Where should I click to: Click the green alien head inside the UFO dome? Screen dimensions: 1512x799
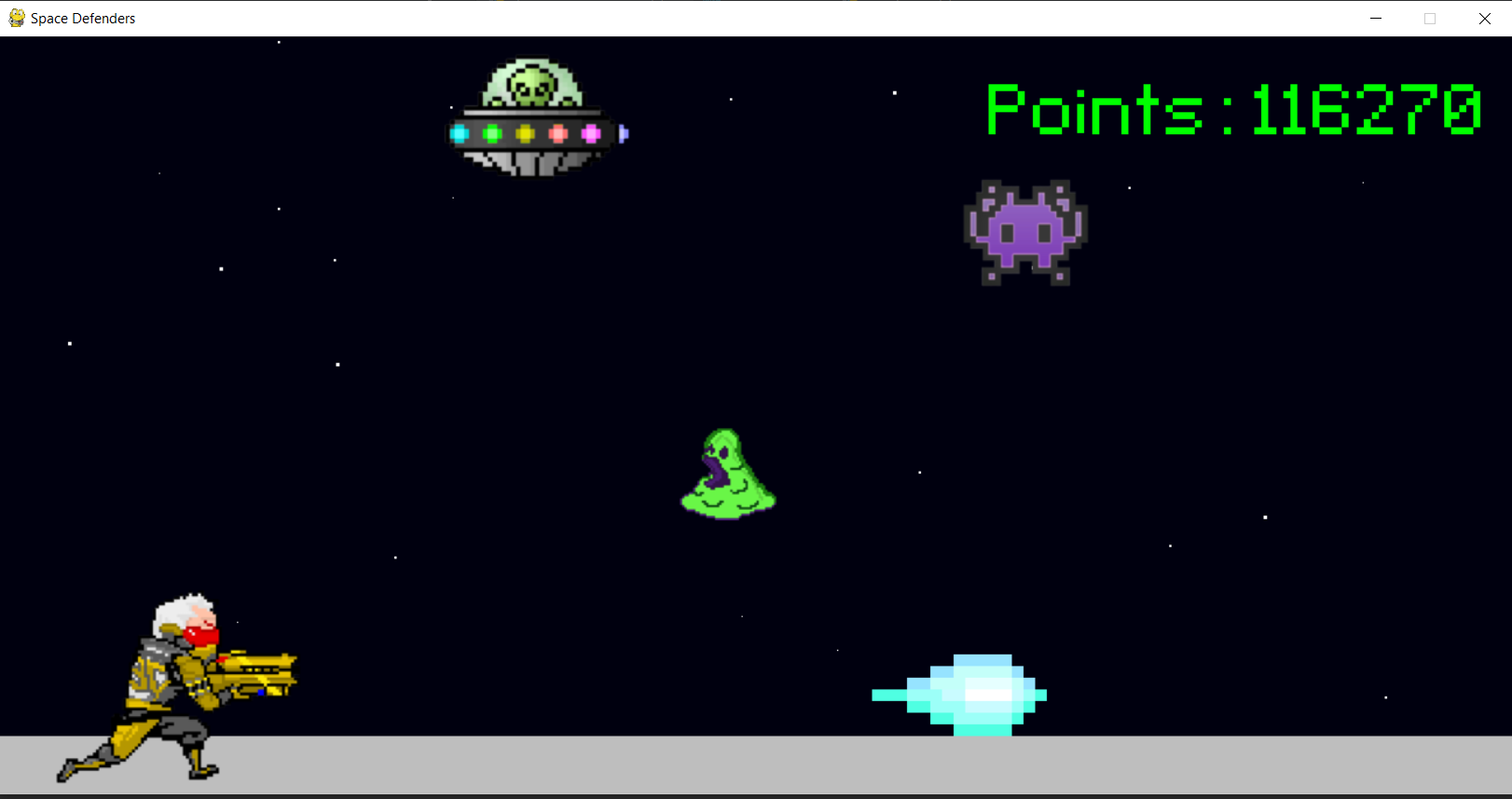tap(529, 89)
